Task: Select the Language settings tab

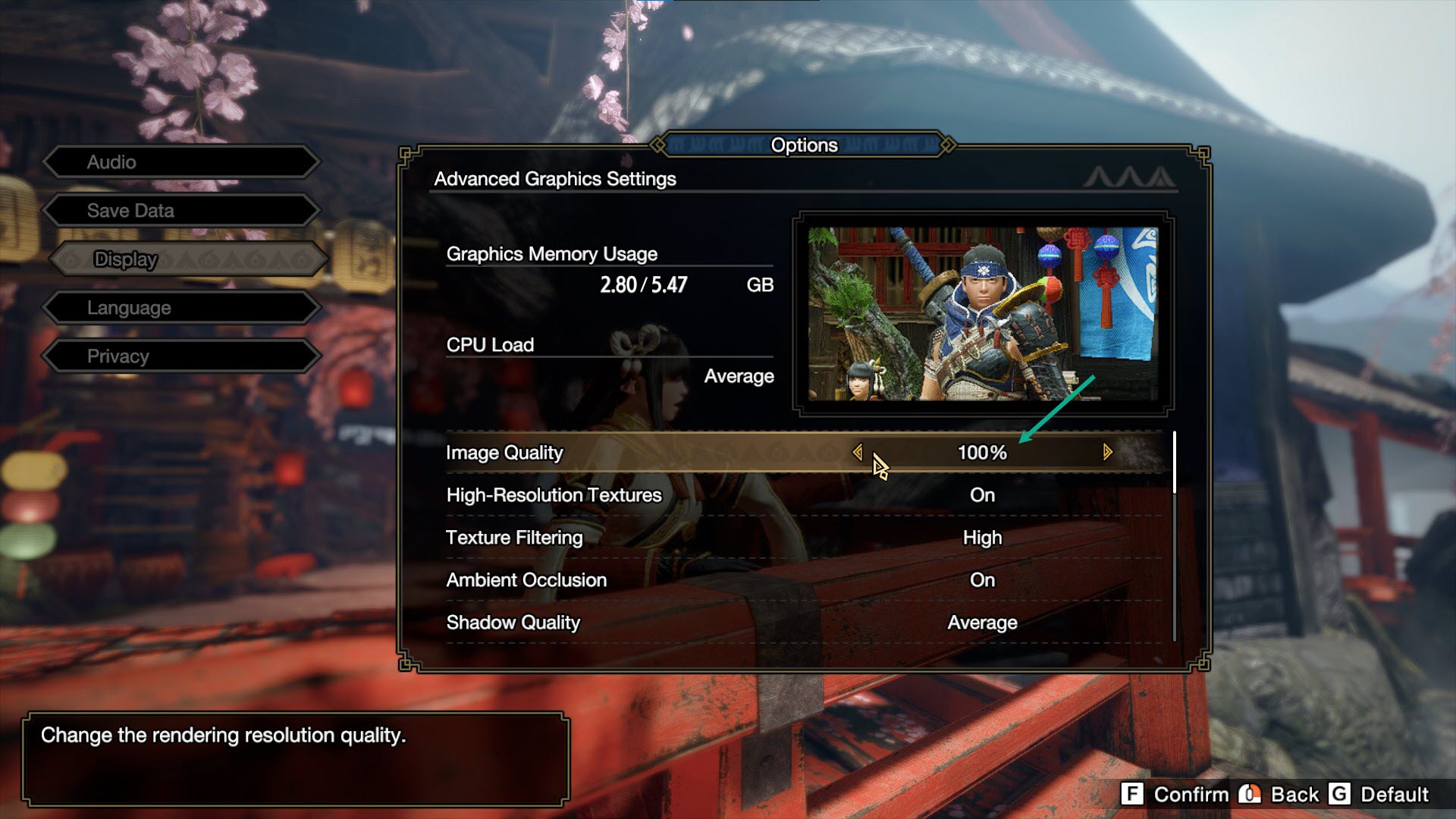Action: tap(182, 307)
